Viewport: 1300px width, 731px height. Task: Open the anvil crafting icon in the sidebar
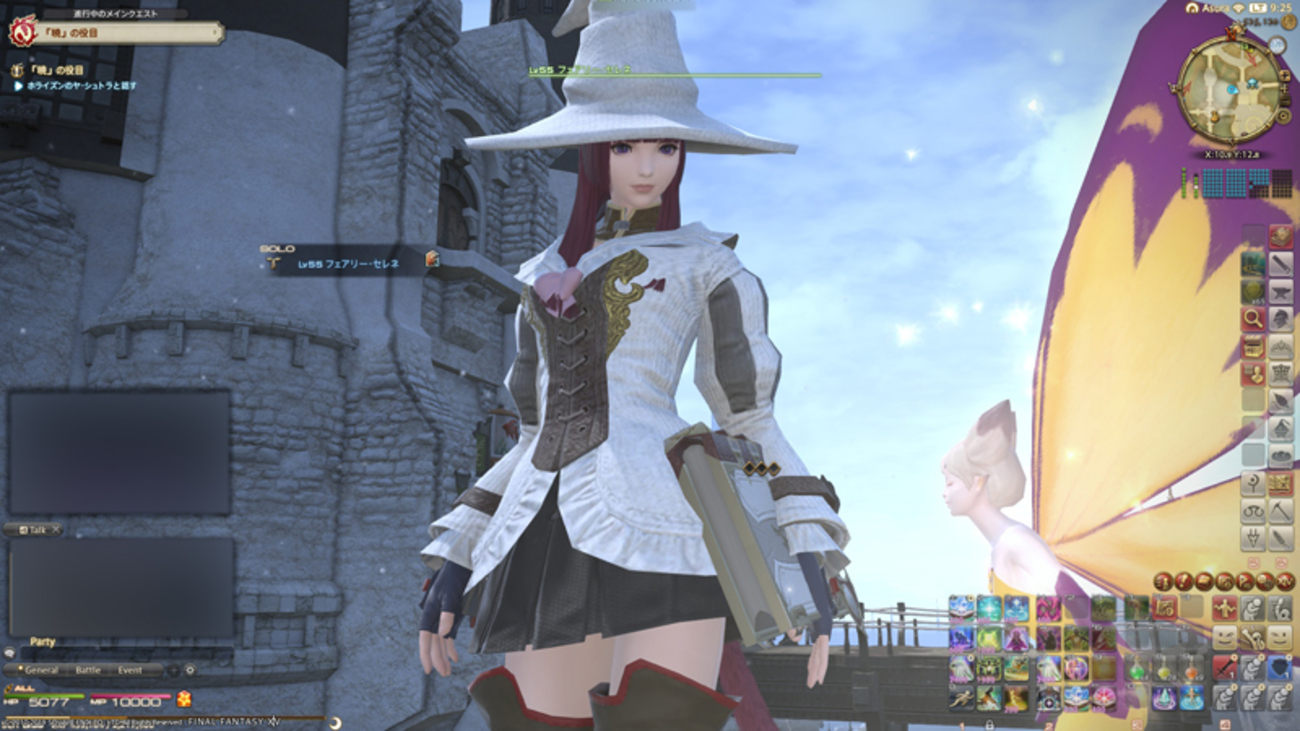(x=1279, y=292)
